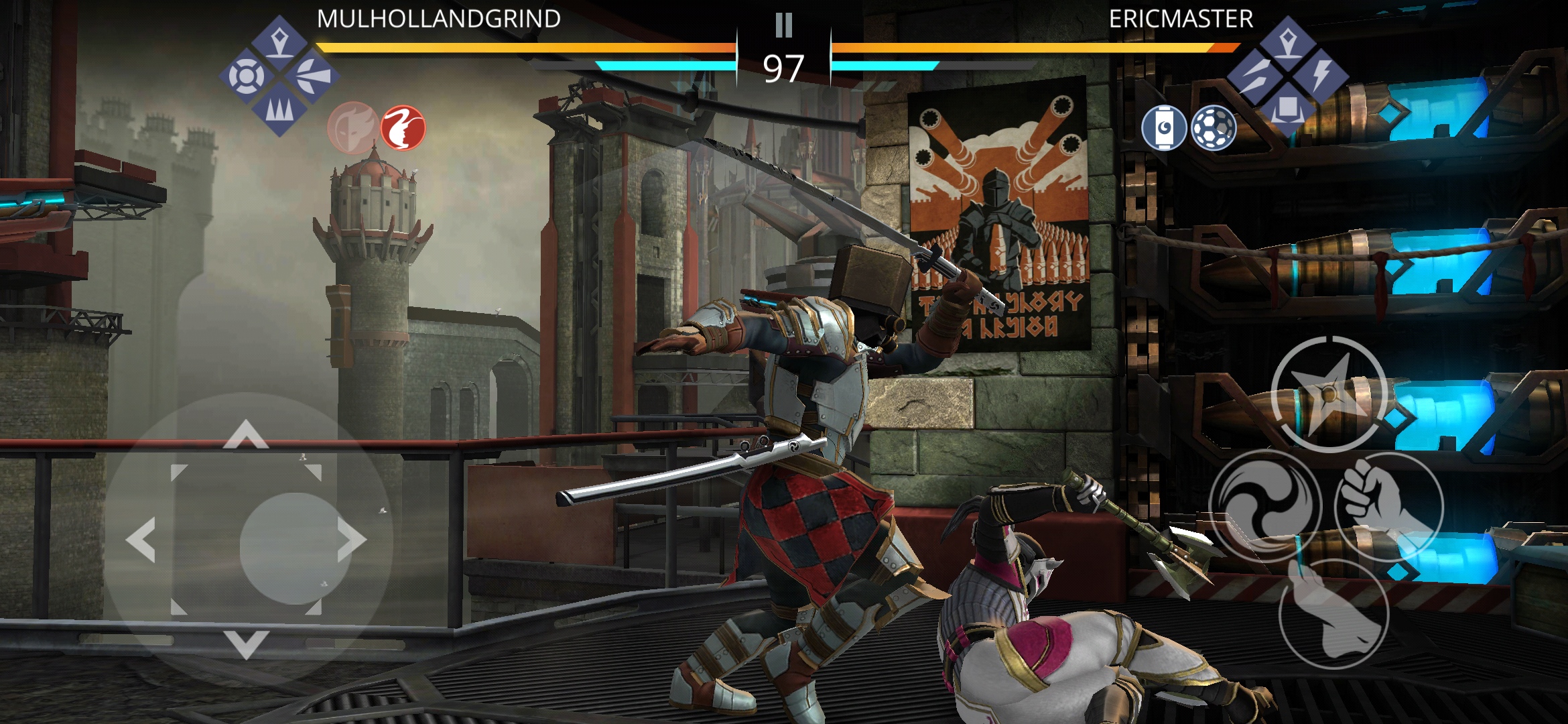Select the faded red mask perk icon
The height and width of the screenshot is (724, 1568).
(352, 126)
